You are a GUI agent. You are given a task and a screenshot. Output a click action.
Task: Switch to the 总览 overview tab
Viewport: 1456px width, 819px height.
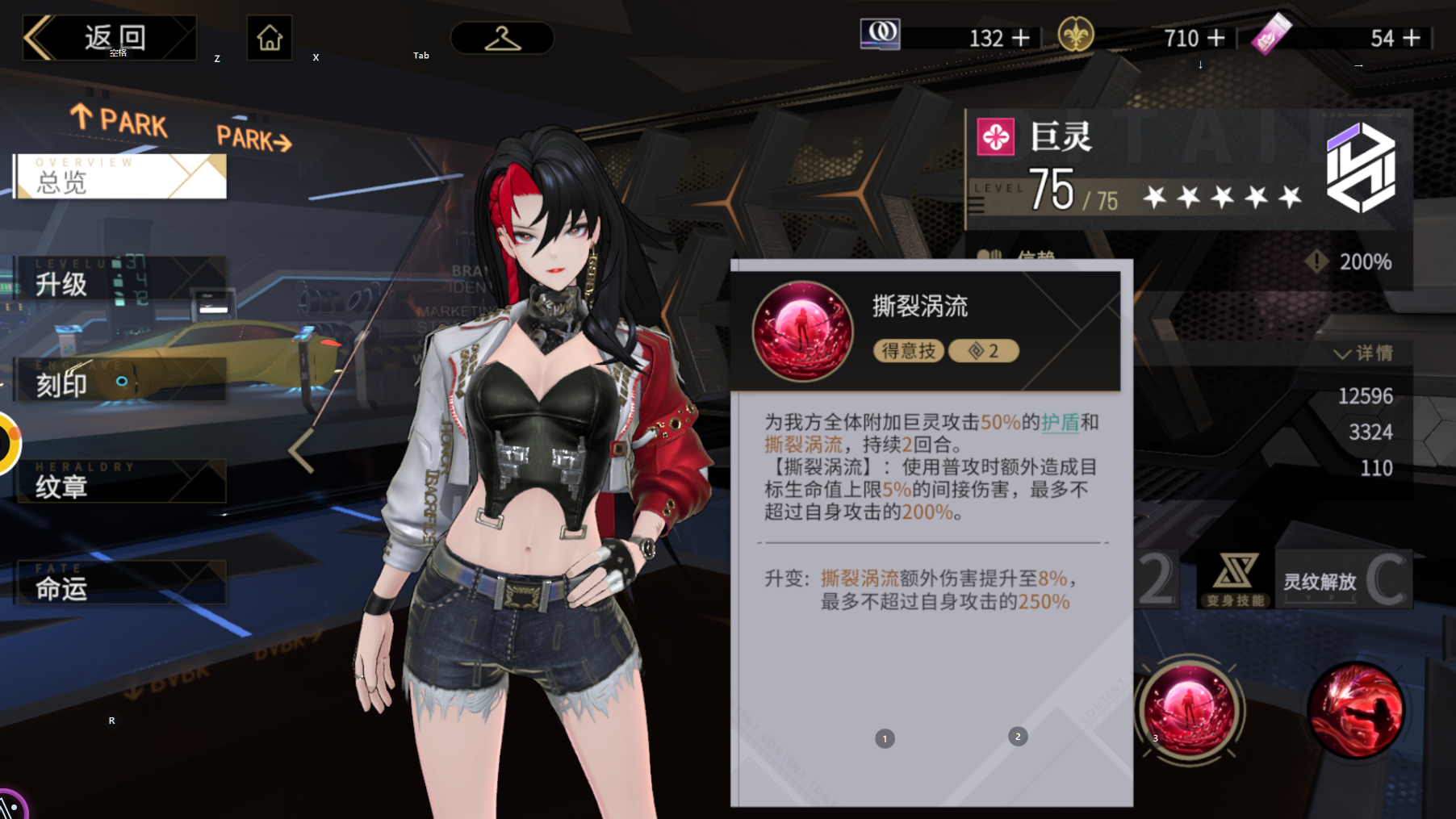coord(120,177)
